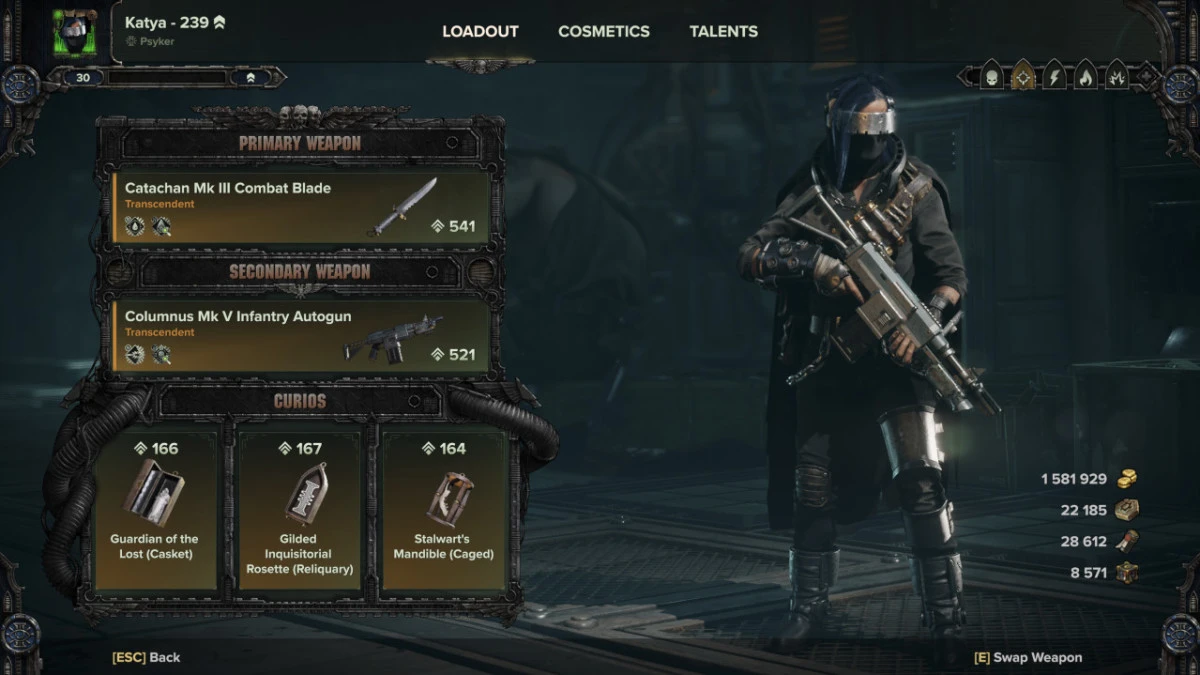This screenshot has height=675, width=1200.
Task: Add a new loadout preset with the plus button
Action: (1145, 77)
